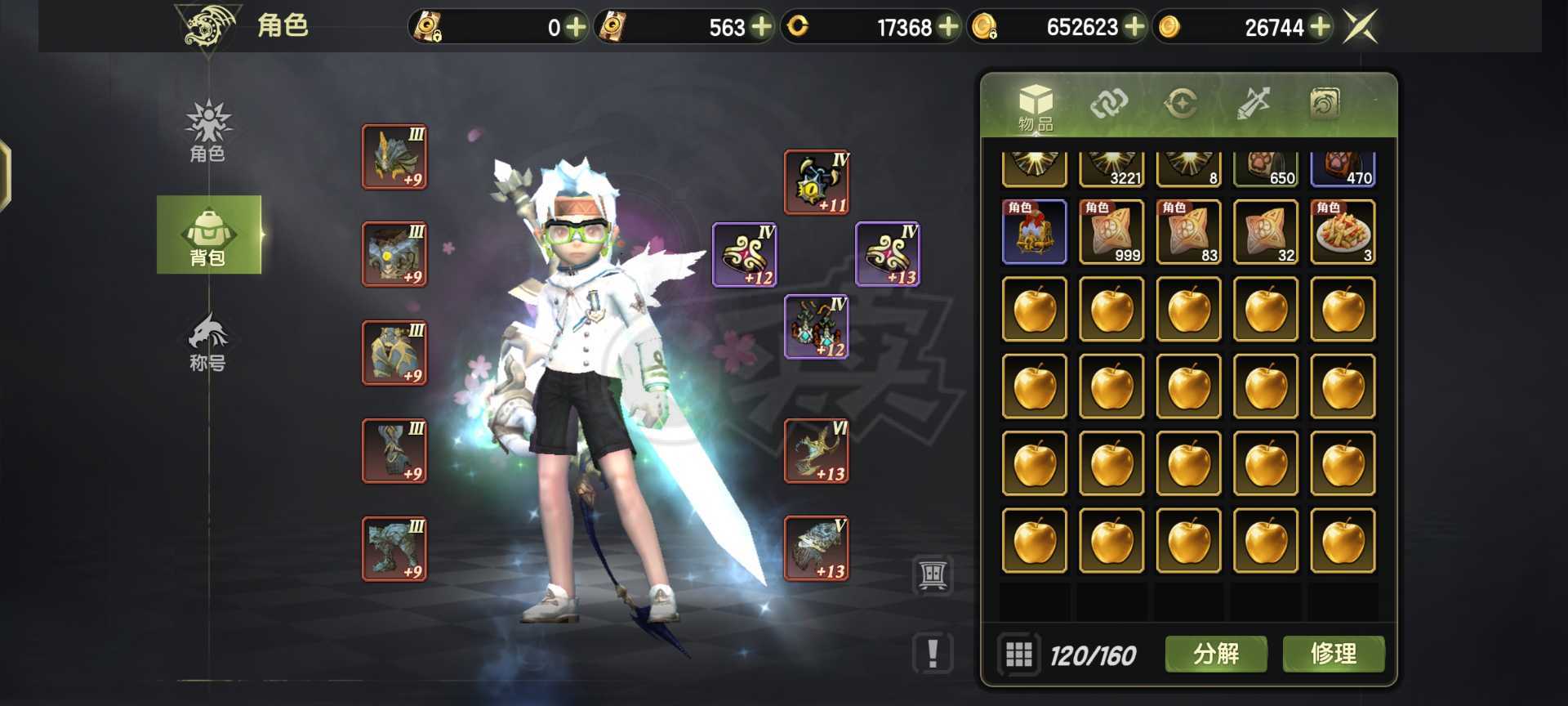Select the +11 grade IV helmet slot

(816, 182)
